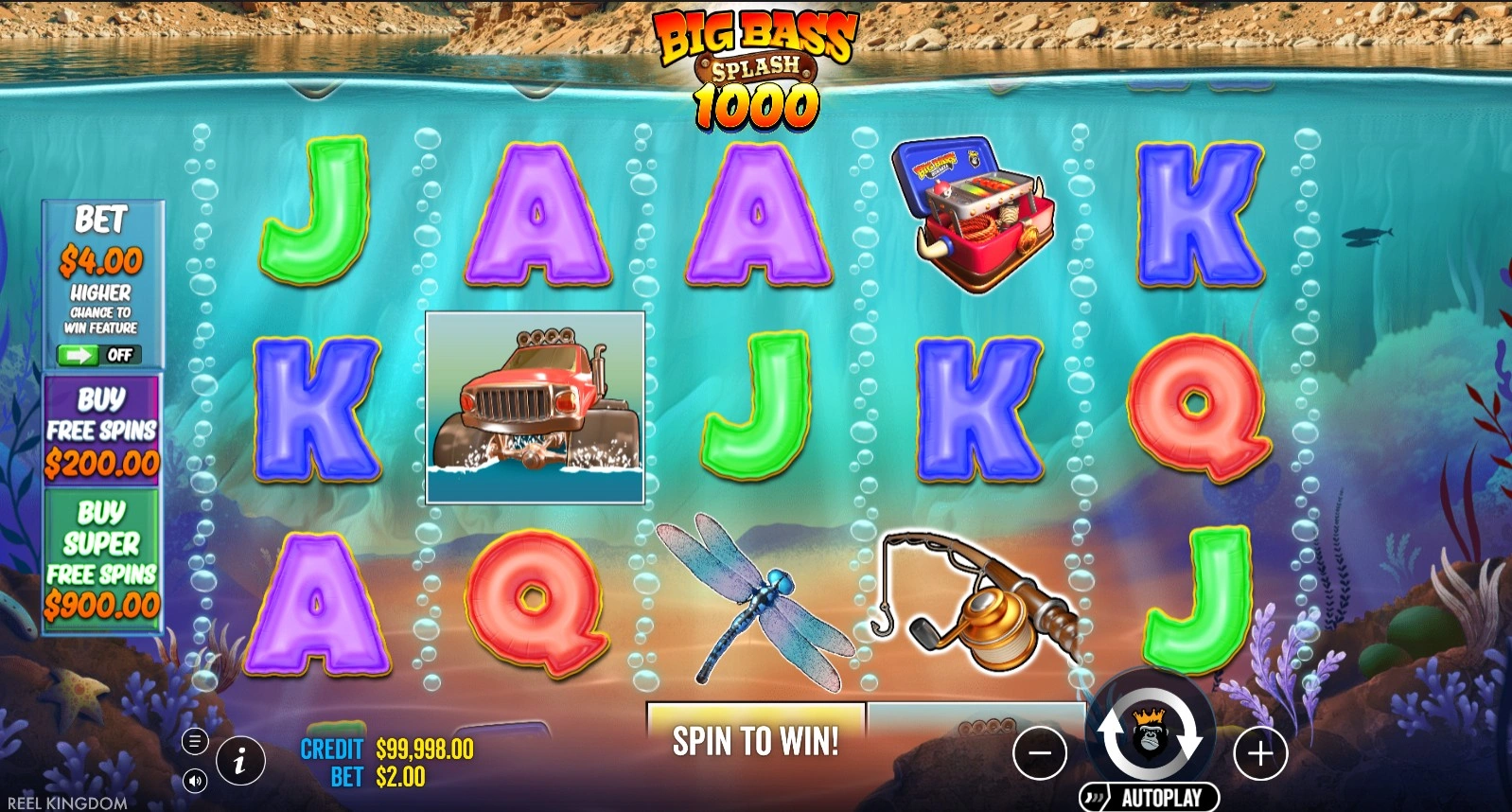Buy Free Spins for $200.00

click(x=102, y=431)
